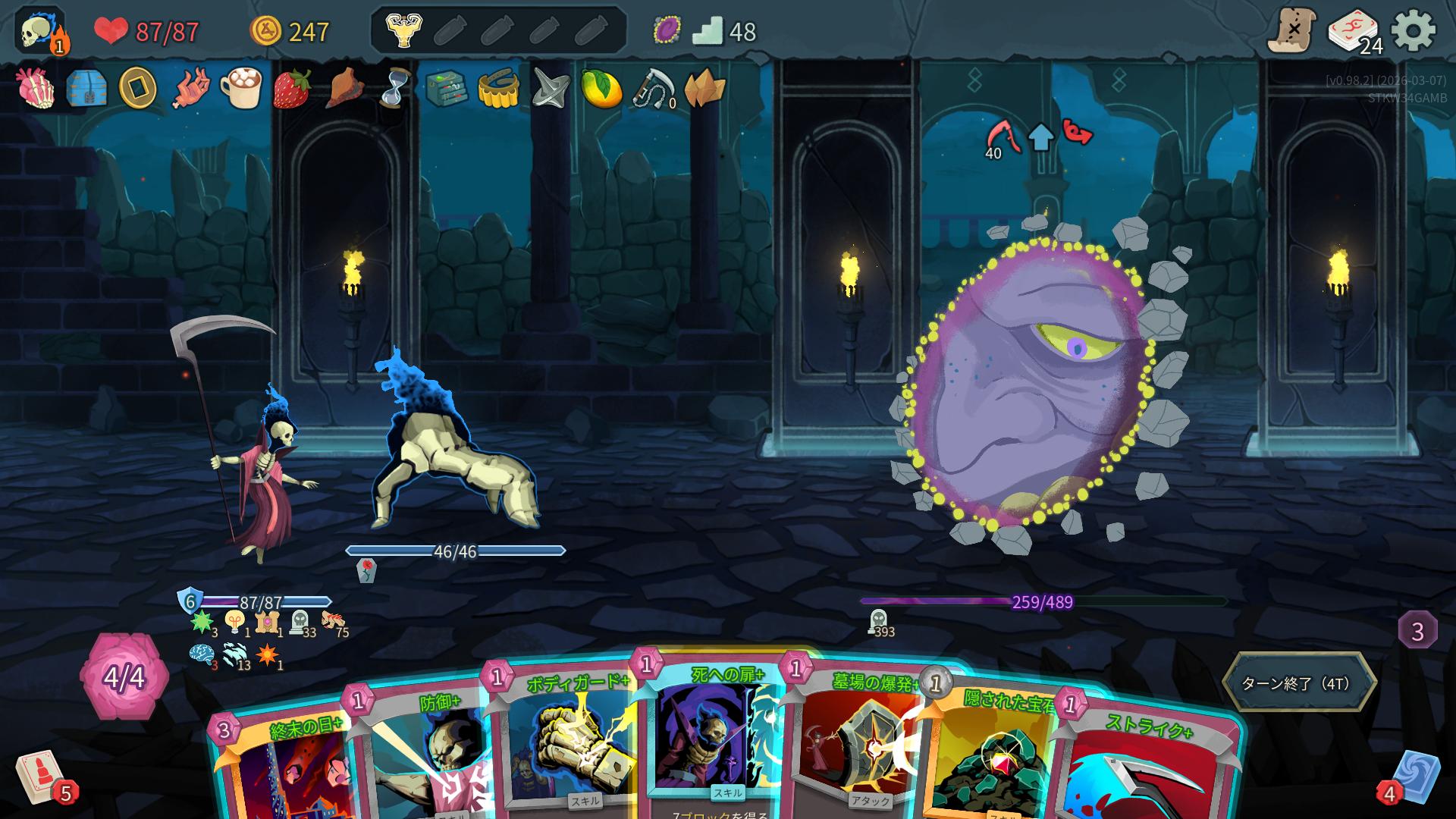This screenshot has height=819, width=1456.
Task: Inspect the hot cocoa mug relic
Action: pos(241,89)
